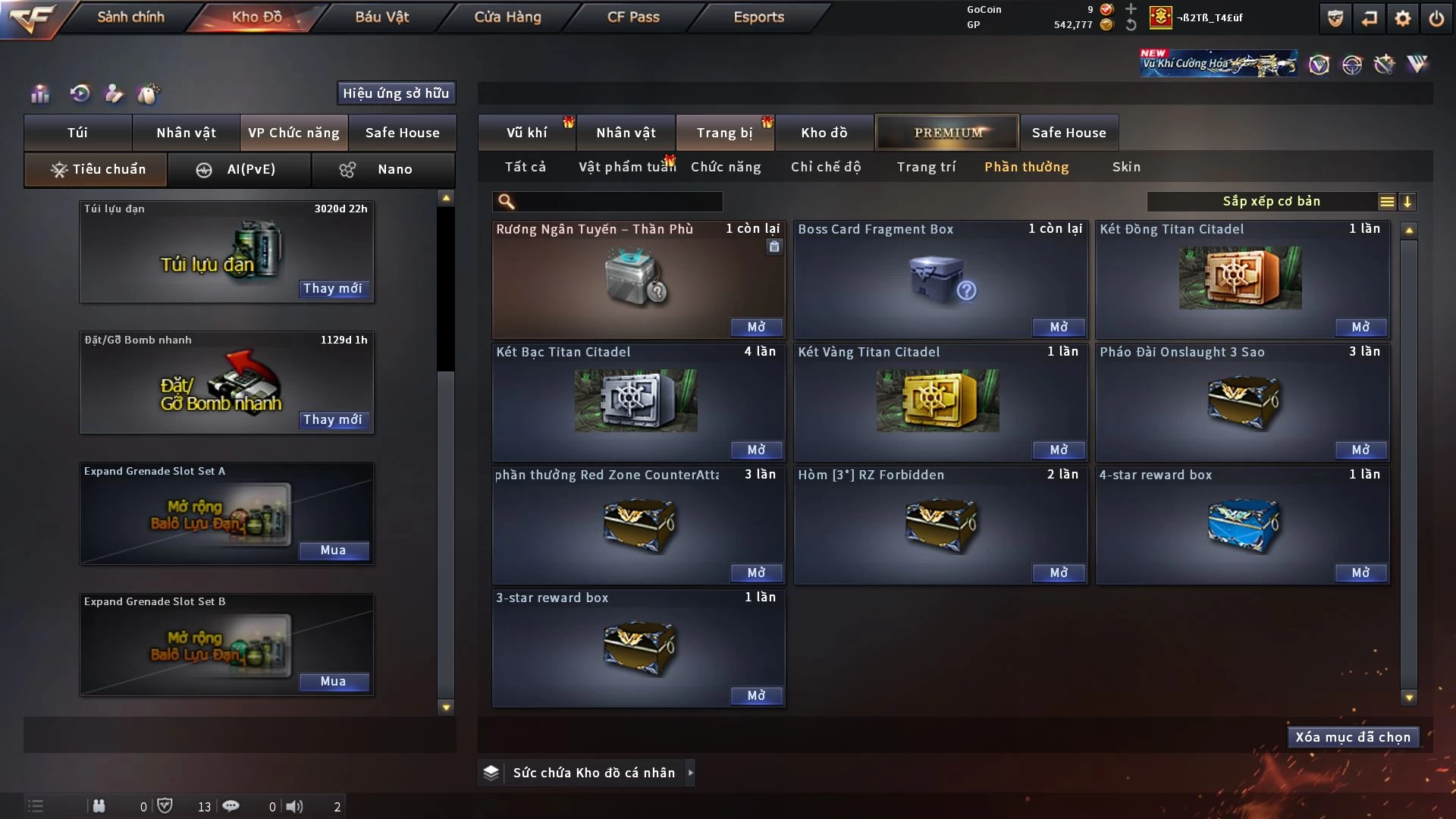Open the Két Vàng Titan Citadel safe
1456x819 pixels.
(x=1058, y=450)
